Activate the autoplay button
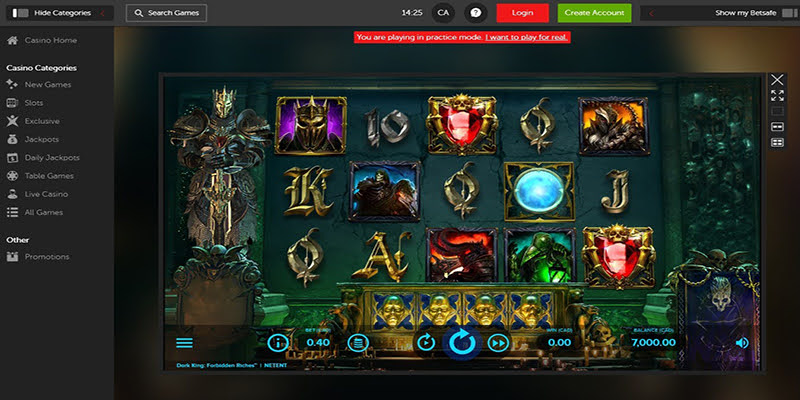The width and height of the screenshot is (800, 400). tap(426, 343)
